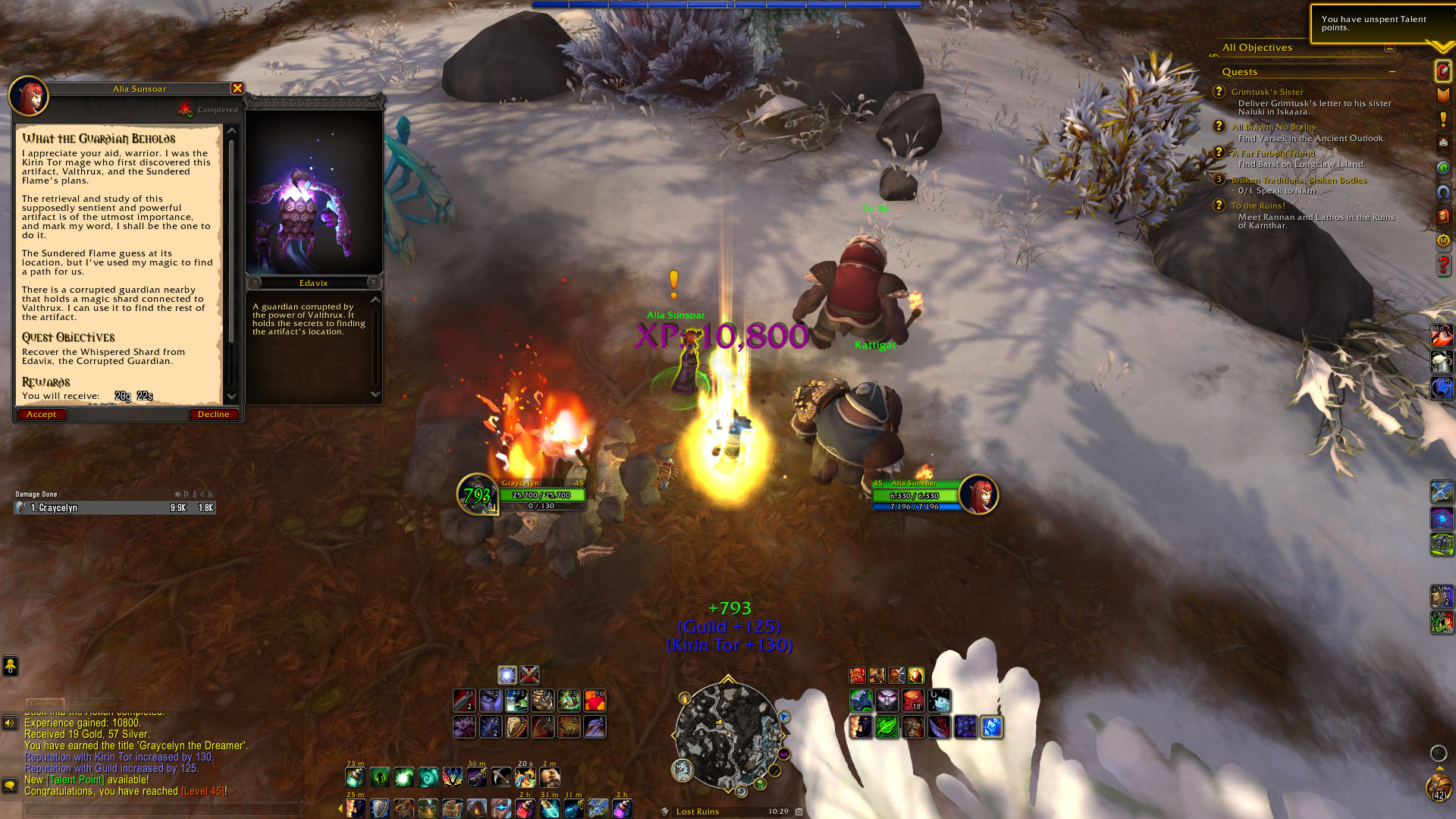Open the red question mark help button
Viewport: 1456px width, 819px height.
point(1443,265)
